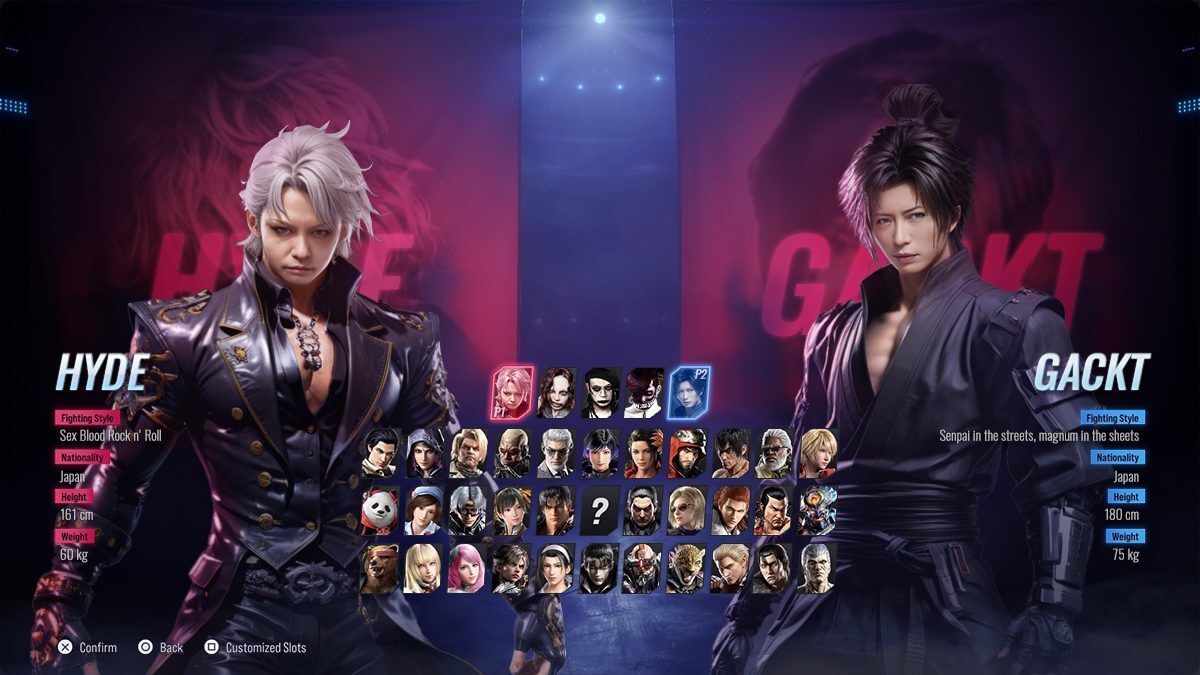Choose Asuka in the blue cap
This screenshot has height=675, width=1200.
coord(424,511)
